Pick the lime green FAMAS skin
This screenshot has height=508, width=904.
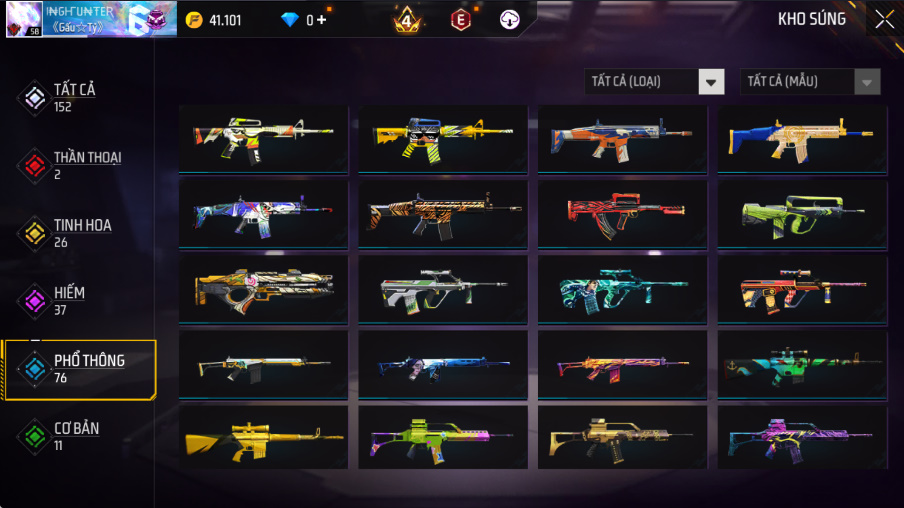coord(802,214)
